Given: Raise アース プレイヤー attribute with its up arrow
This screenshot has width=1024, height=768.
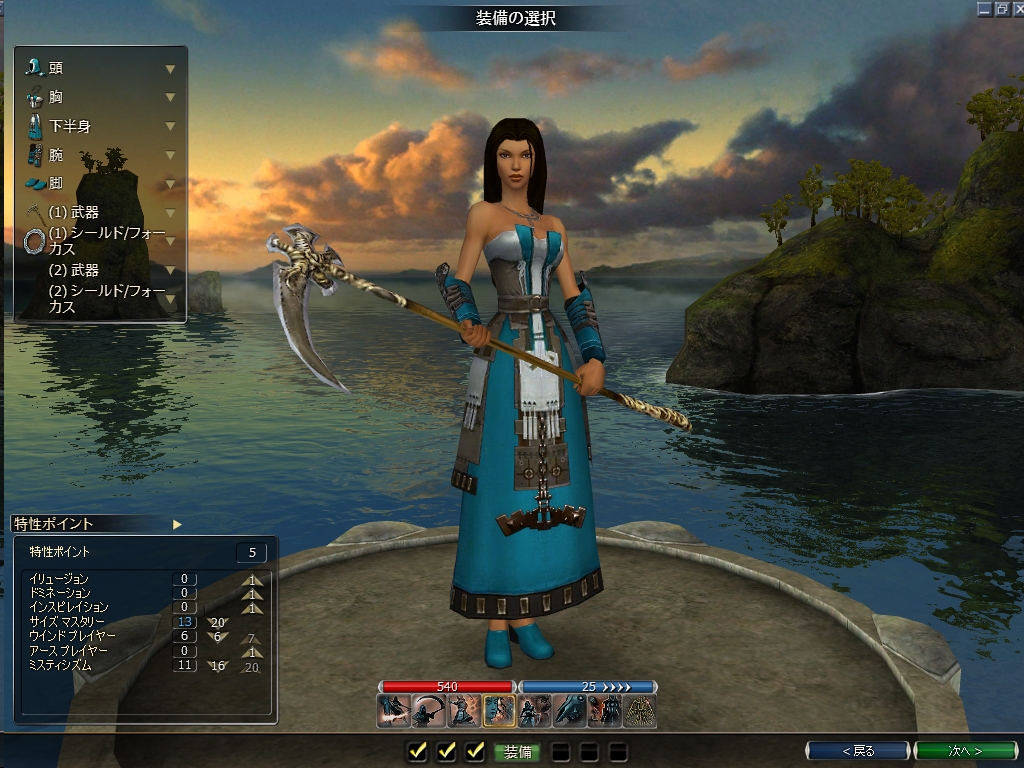Looking at the screenshot, I should (254, 651).
